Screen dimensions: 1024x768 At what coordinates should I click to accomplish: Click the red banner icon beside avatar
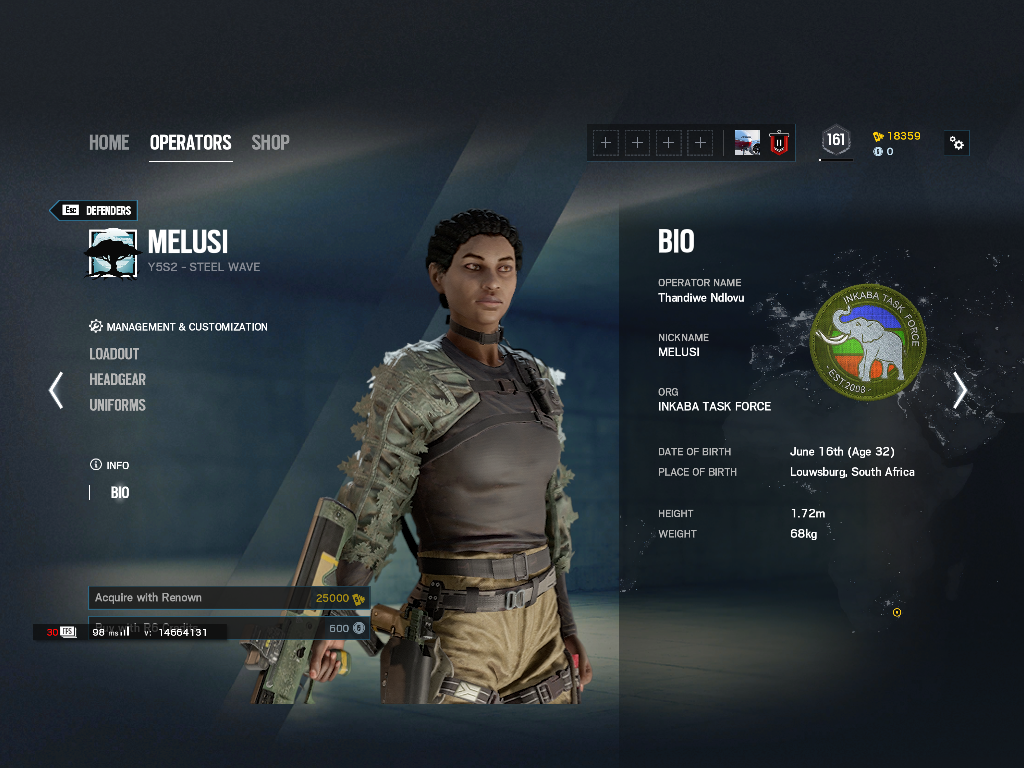point(779,143)
